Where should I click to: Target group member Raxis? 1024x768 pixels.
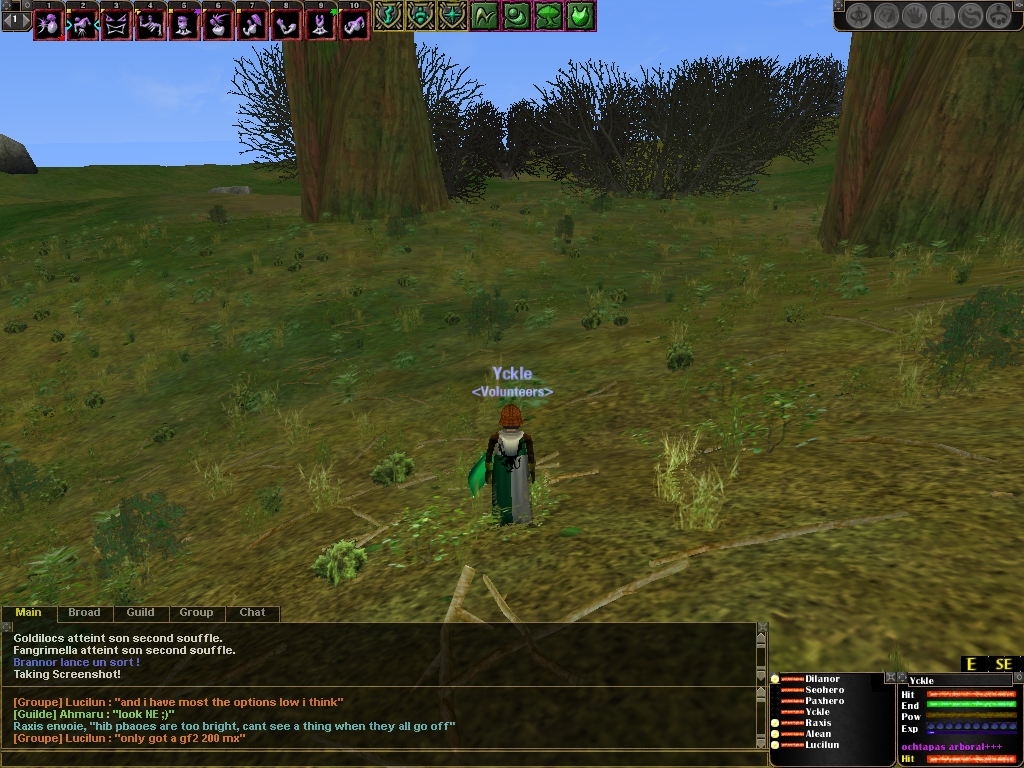tap(818, 723)
